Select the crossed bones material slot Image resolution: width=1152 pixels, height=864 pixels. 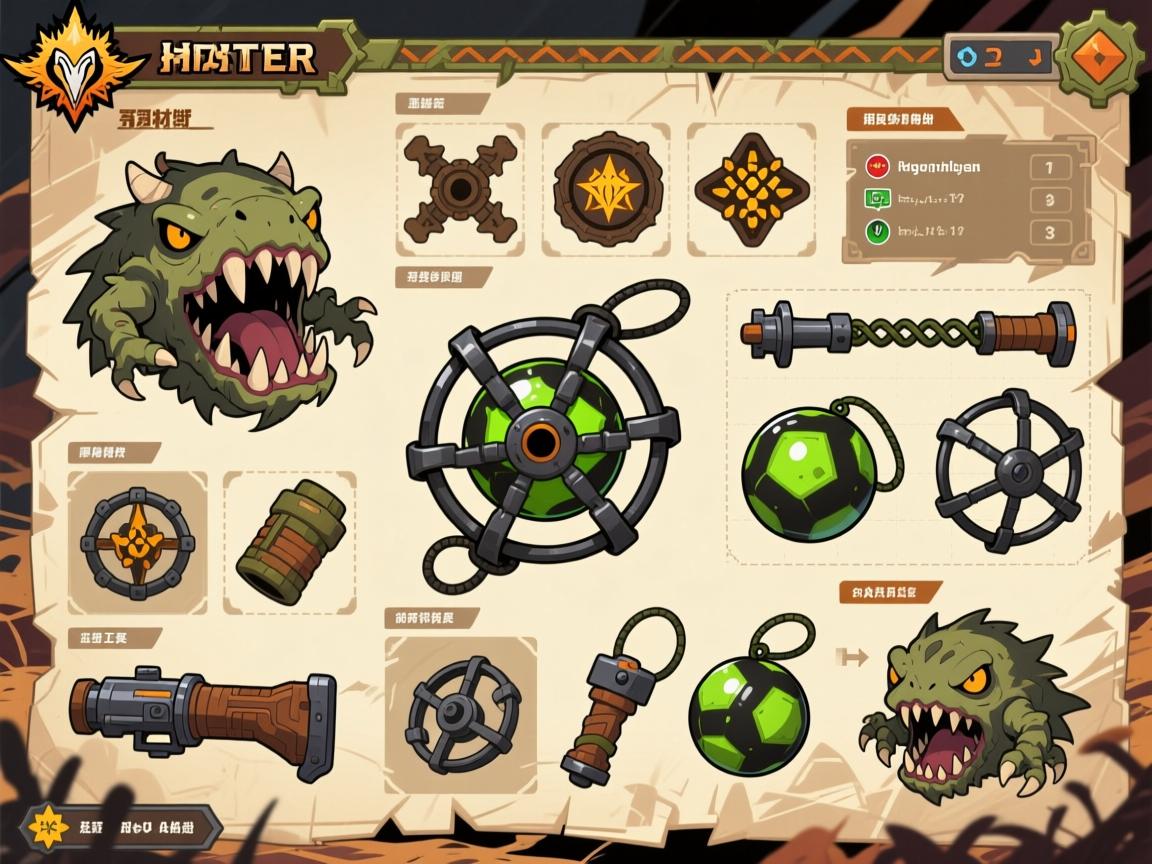[x=459, y=187]
